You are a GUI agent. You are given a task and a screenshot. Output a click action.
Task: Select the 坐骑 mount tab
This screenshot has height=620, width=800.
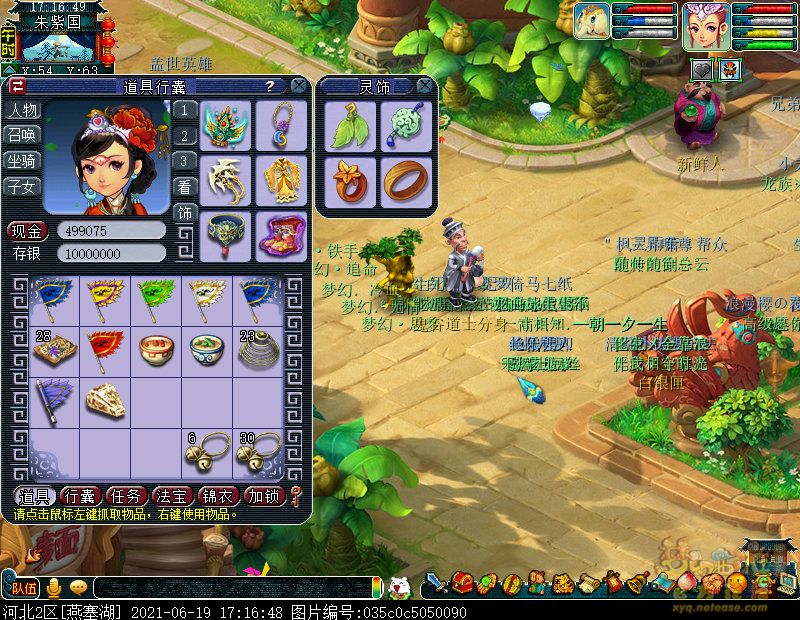(x=23, y=161)
